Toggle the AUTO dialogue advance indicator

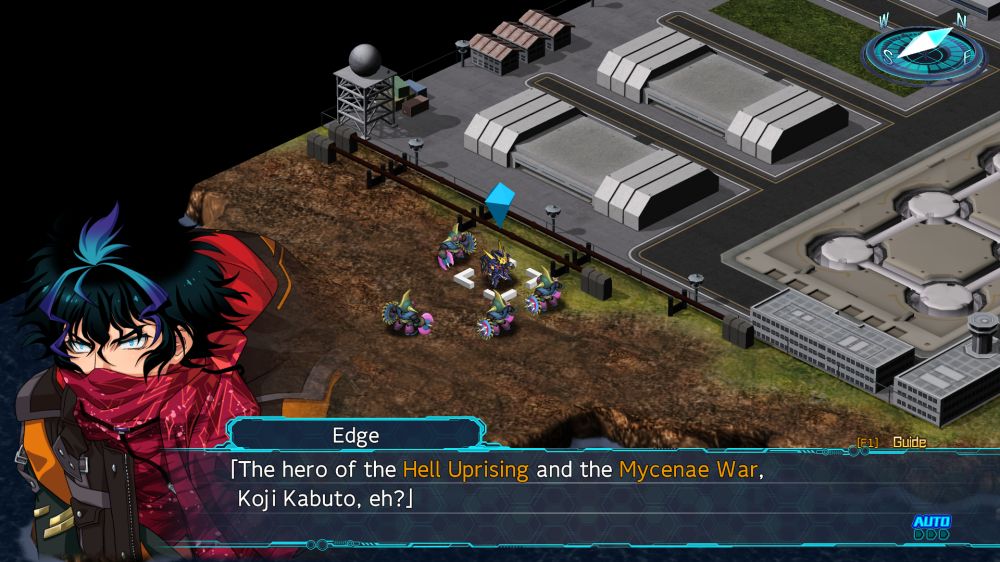[930, 527]
